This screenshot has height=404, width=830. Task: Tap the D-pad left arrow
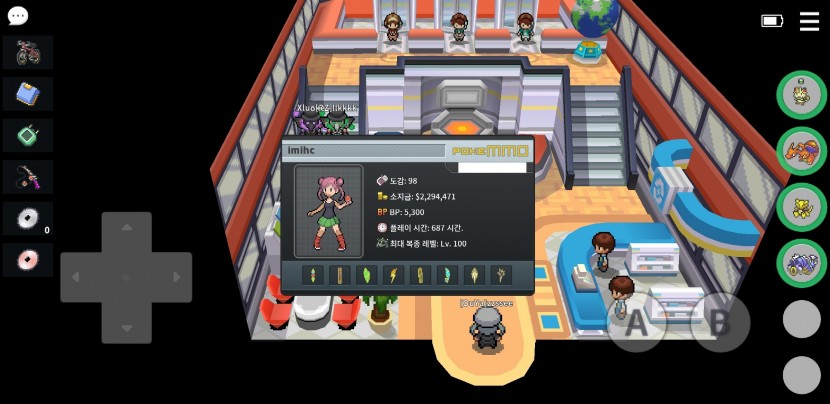(77, 277)
